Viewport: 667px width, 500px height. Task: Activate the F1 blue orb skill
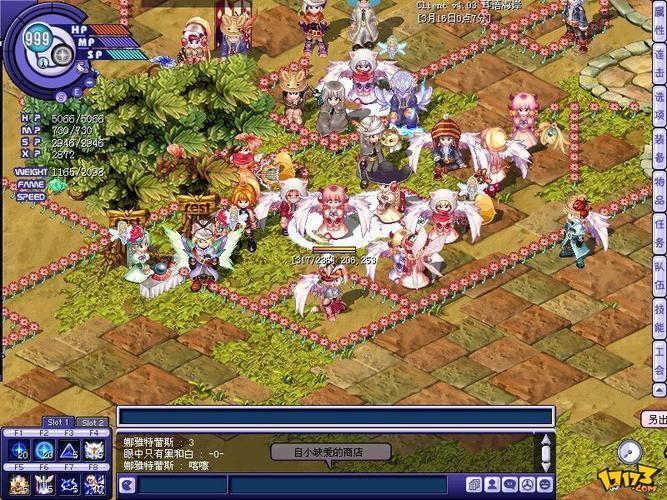pyautogui.click(x=19, y=452)
